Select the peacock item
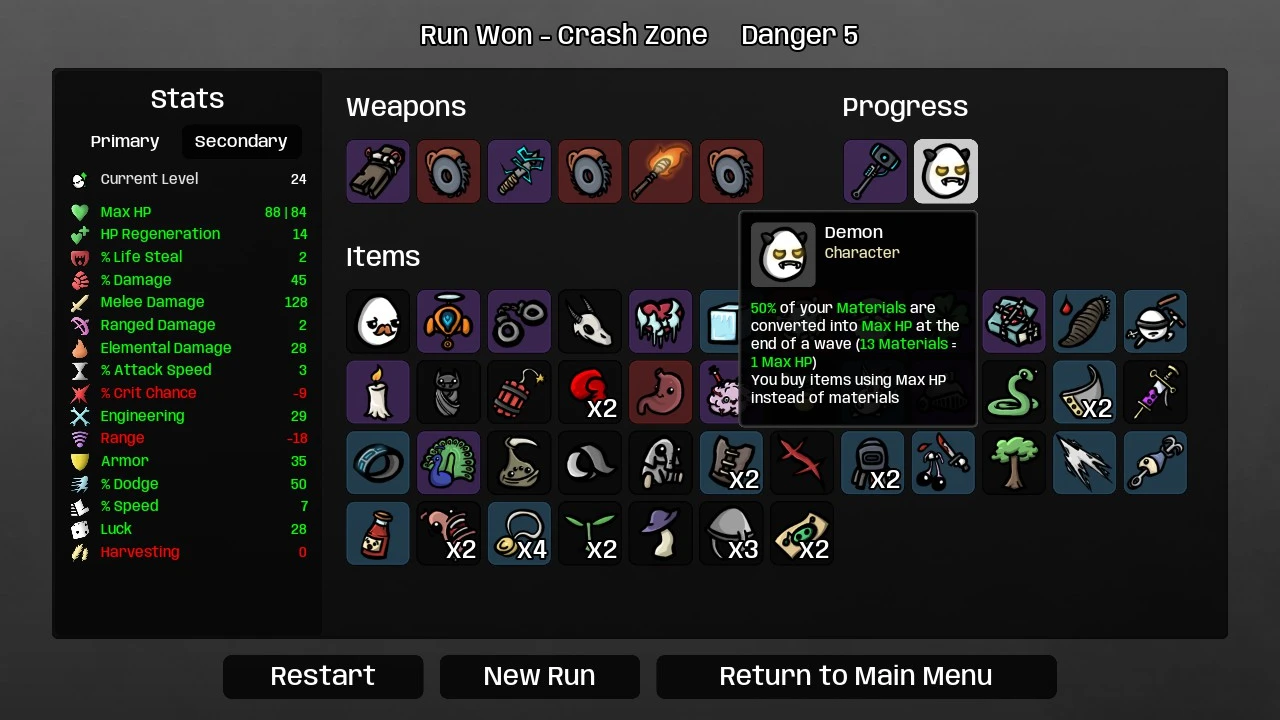The height and width of the screenshot is (720, 1280). [x=448, y=463]
